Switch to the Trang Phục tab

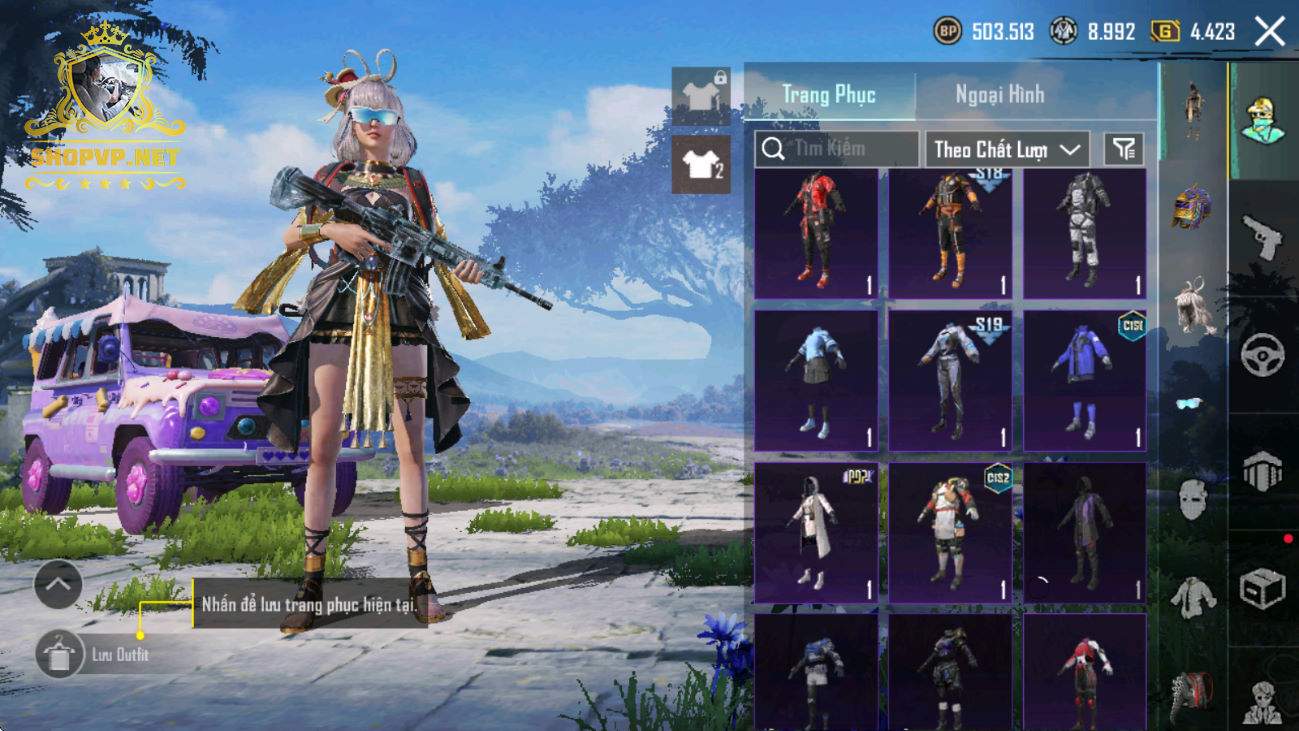coord(829,95)
